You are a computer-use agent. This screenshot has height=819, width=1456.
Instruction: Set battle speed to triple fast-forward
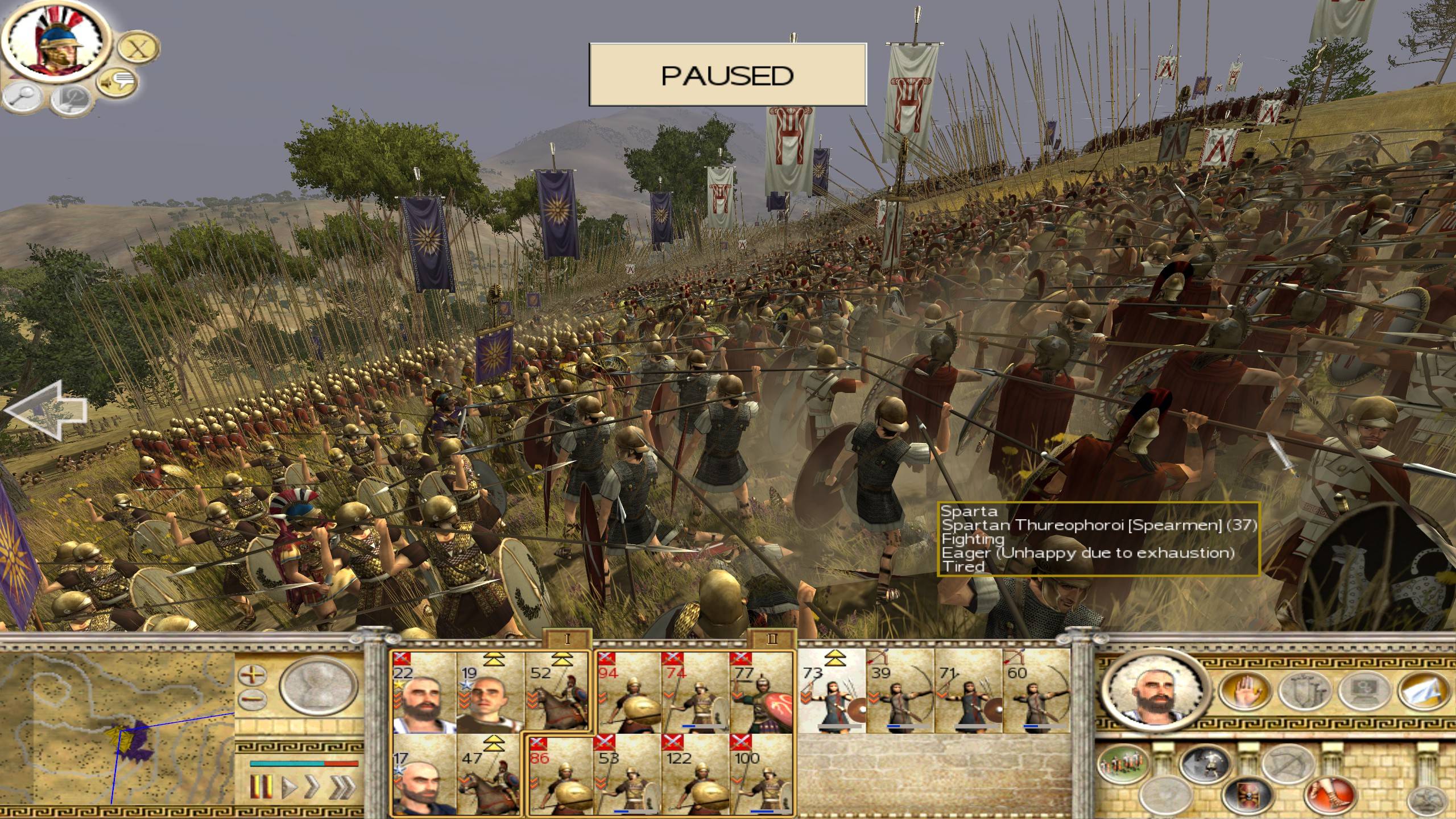pos(343,787)
